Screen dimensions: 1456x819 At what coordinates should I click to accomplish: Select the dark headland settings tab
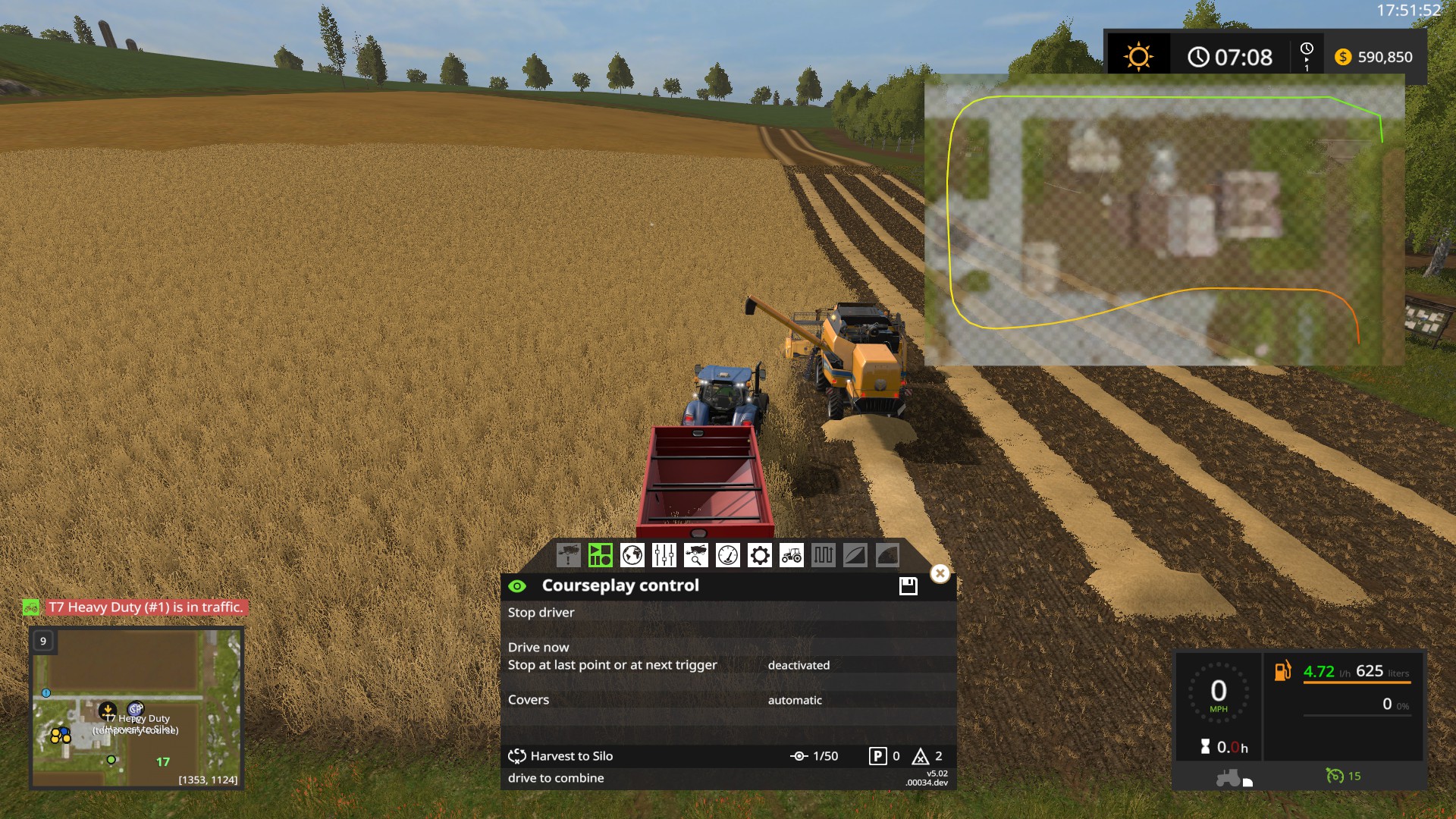tap(886, 556)
